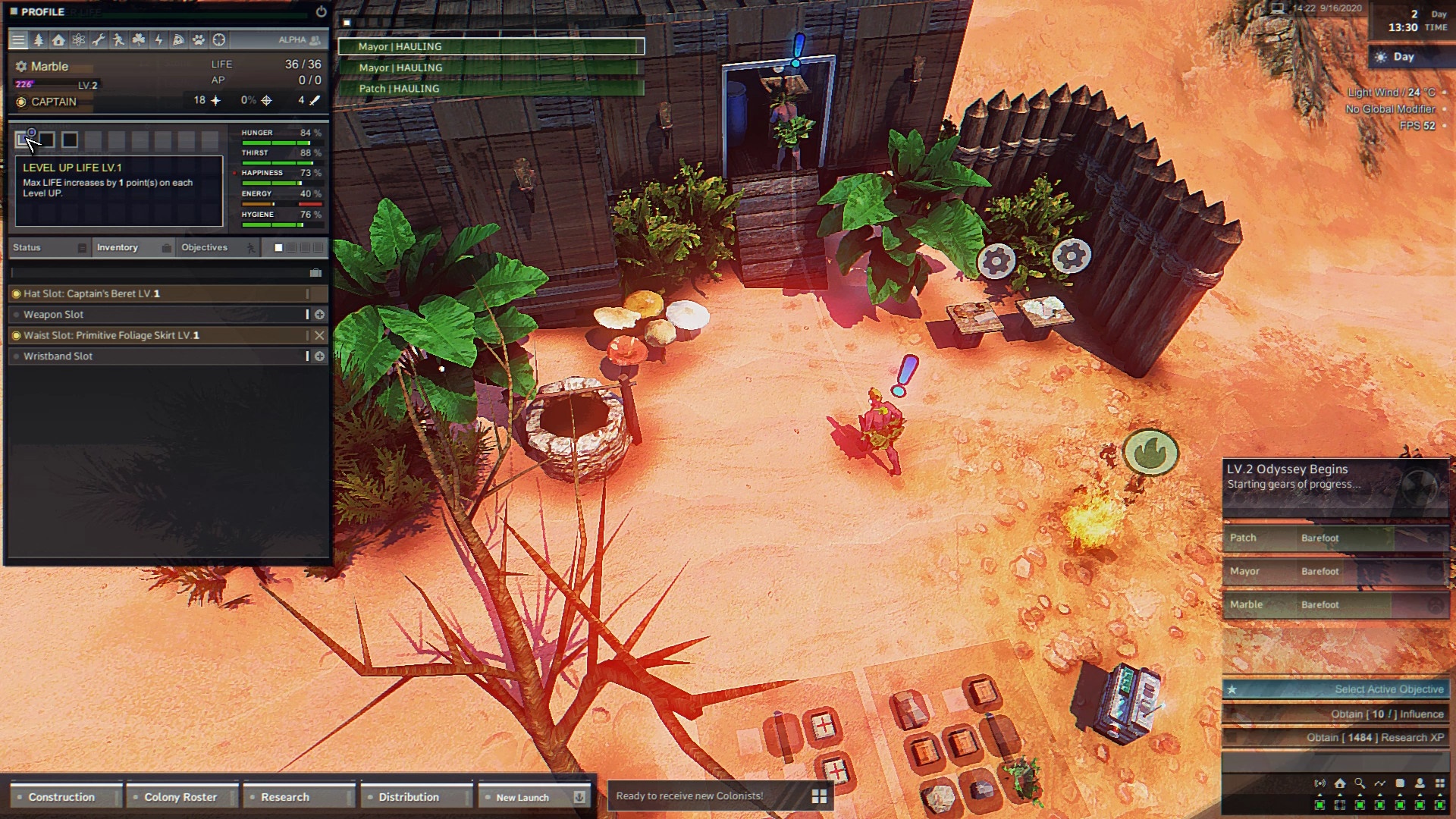
Task: Click the fire alert icon
Action: 1150,453
